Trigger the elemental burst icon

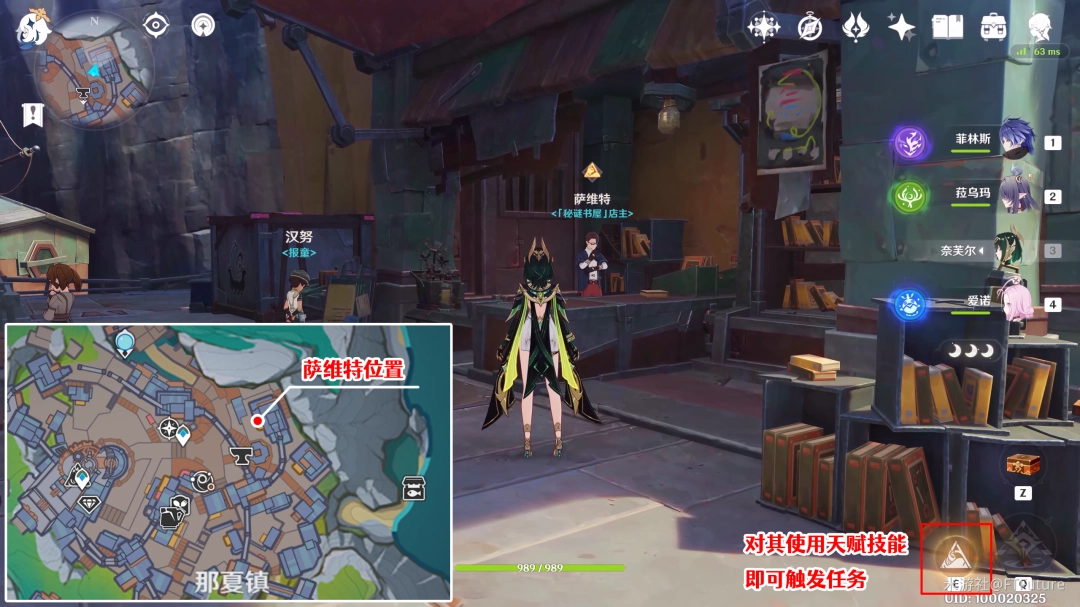[x=1023, y=545]
